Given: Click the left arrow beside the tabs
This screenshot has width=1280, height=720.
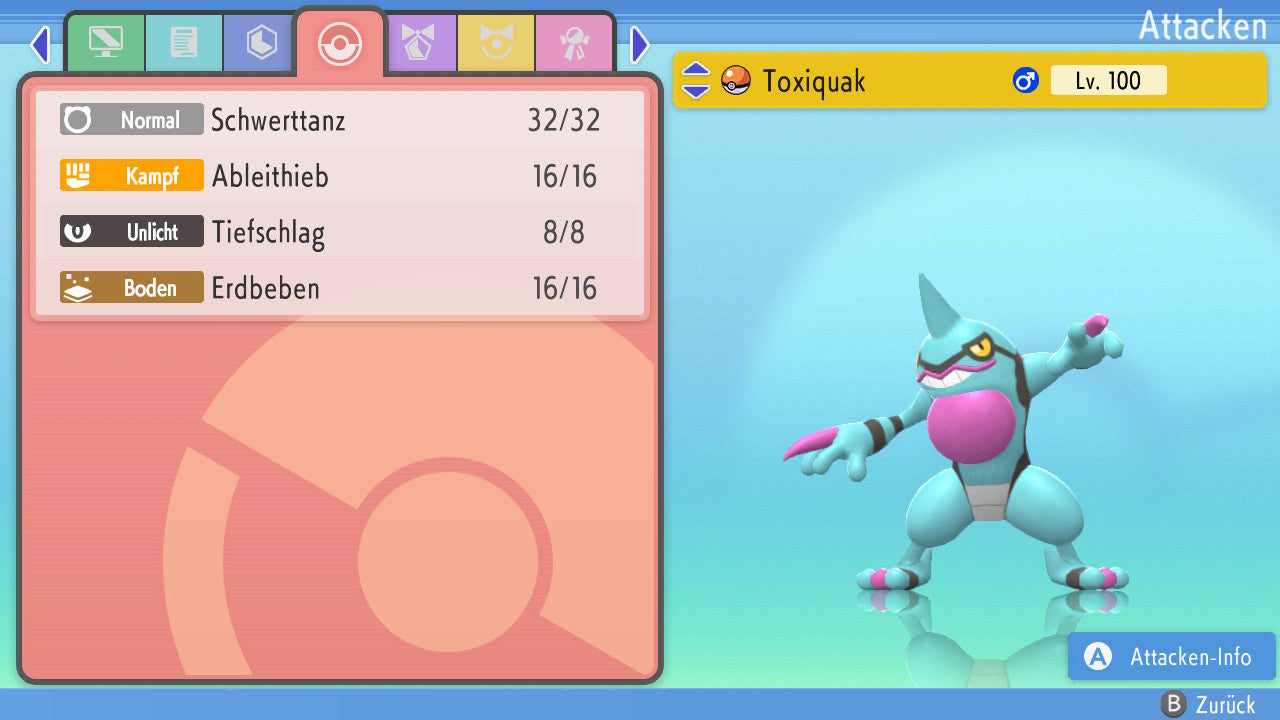Looking at the screenshot, I should coord(40,44).
